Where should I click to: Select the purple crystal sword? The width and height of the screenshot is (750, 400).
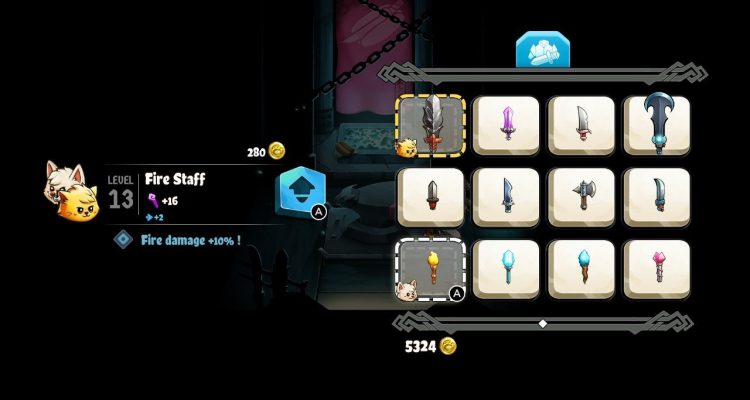click(507, 126)
